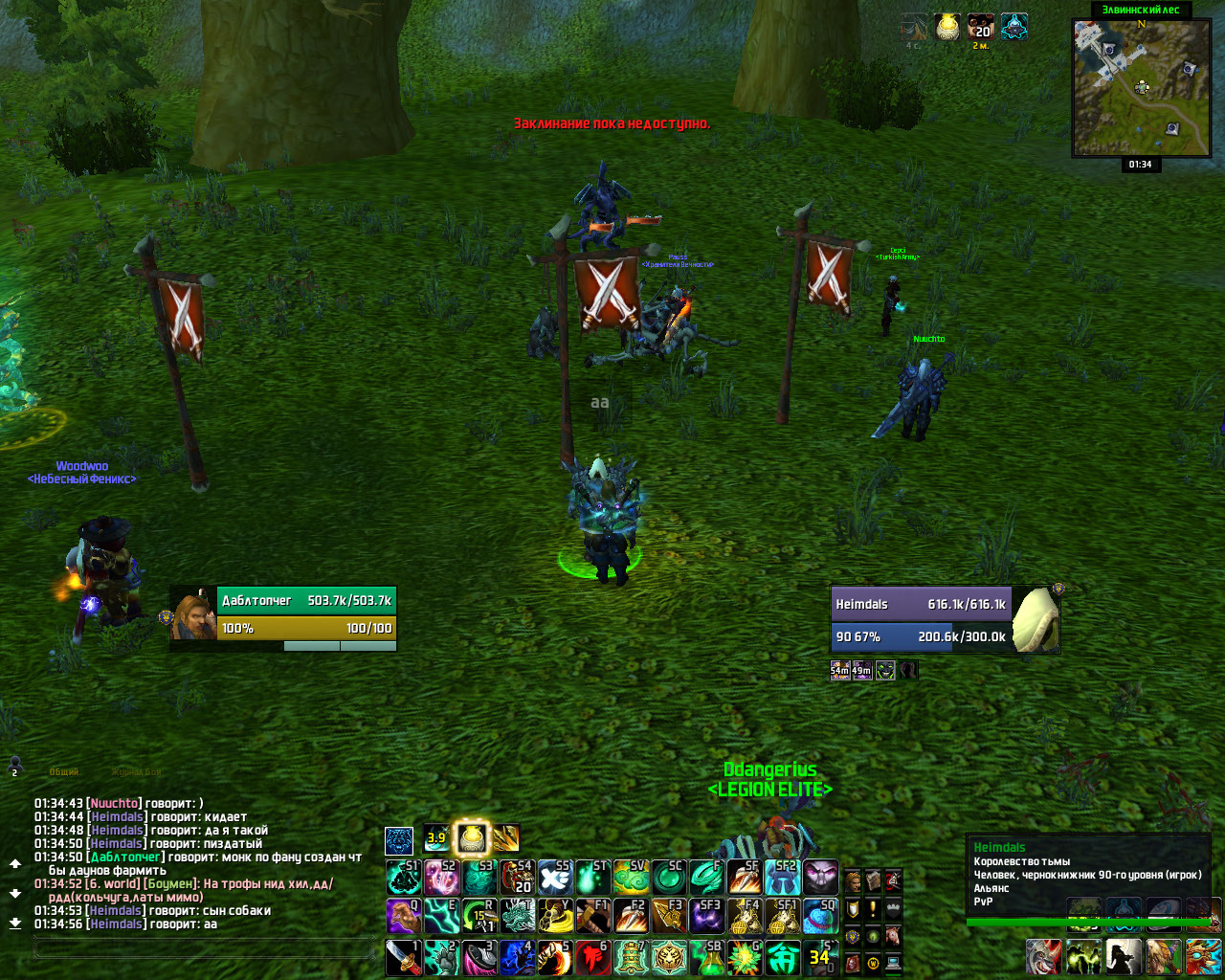1225x980 pixels.
Task: Open the Журнал боя combat log tab
Action: pyautogui.click(x=137, y=772)
